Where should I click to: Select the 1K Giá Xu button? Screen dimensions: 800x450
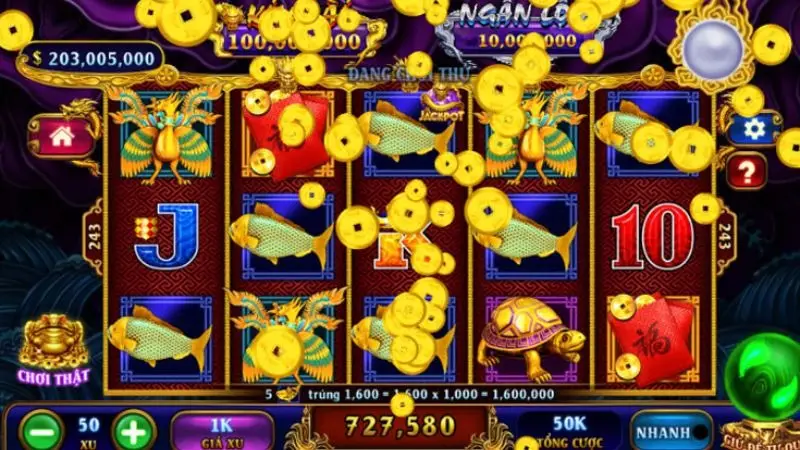[x=222, y=431]
